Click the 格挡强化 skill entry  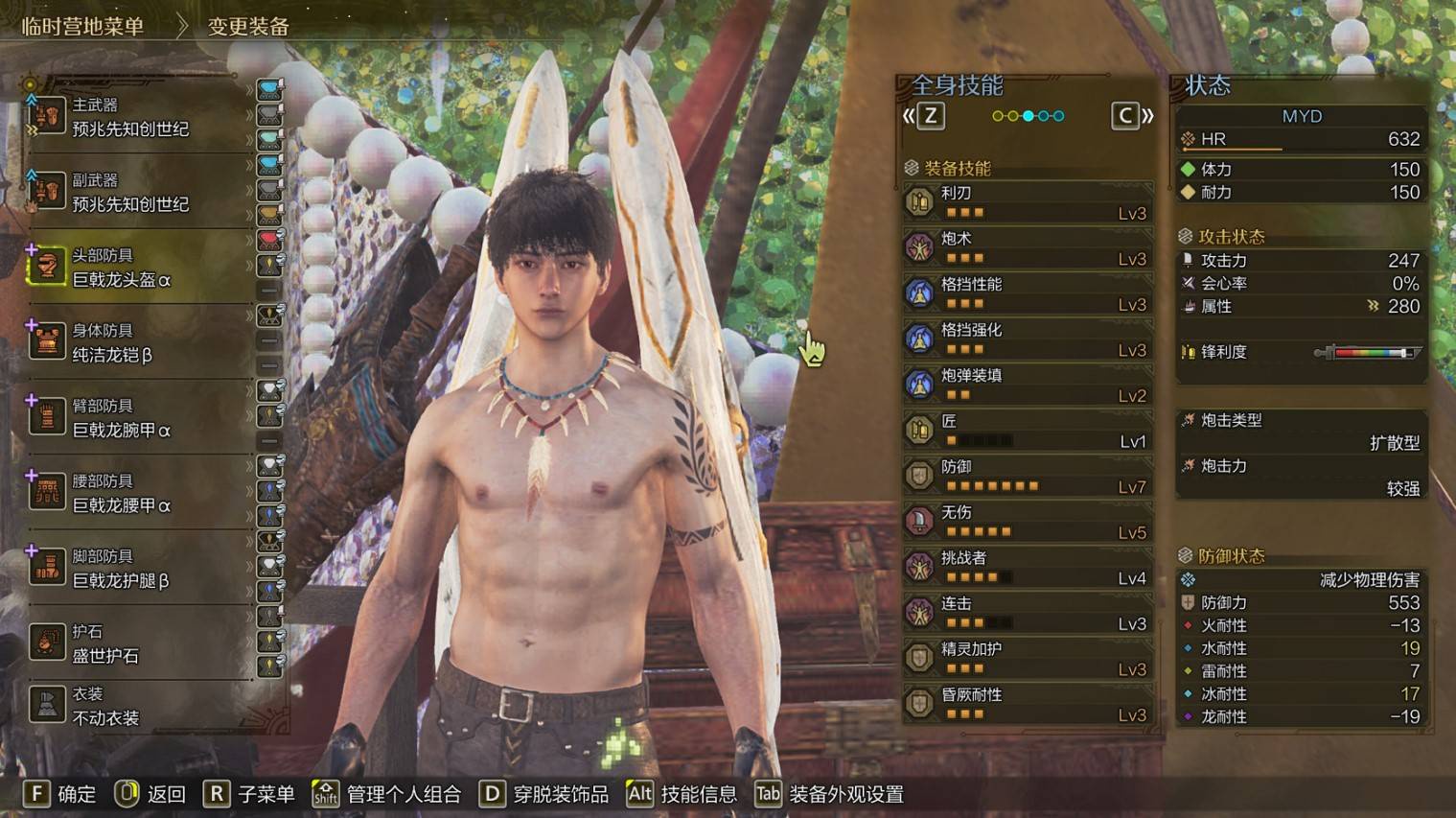[x=1027, y=339]
